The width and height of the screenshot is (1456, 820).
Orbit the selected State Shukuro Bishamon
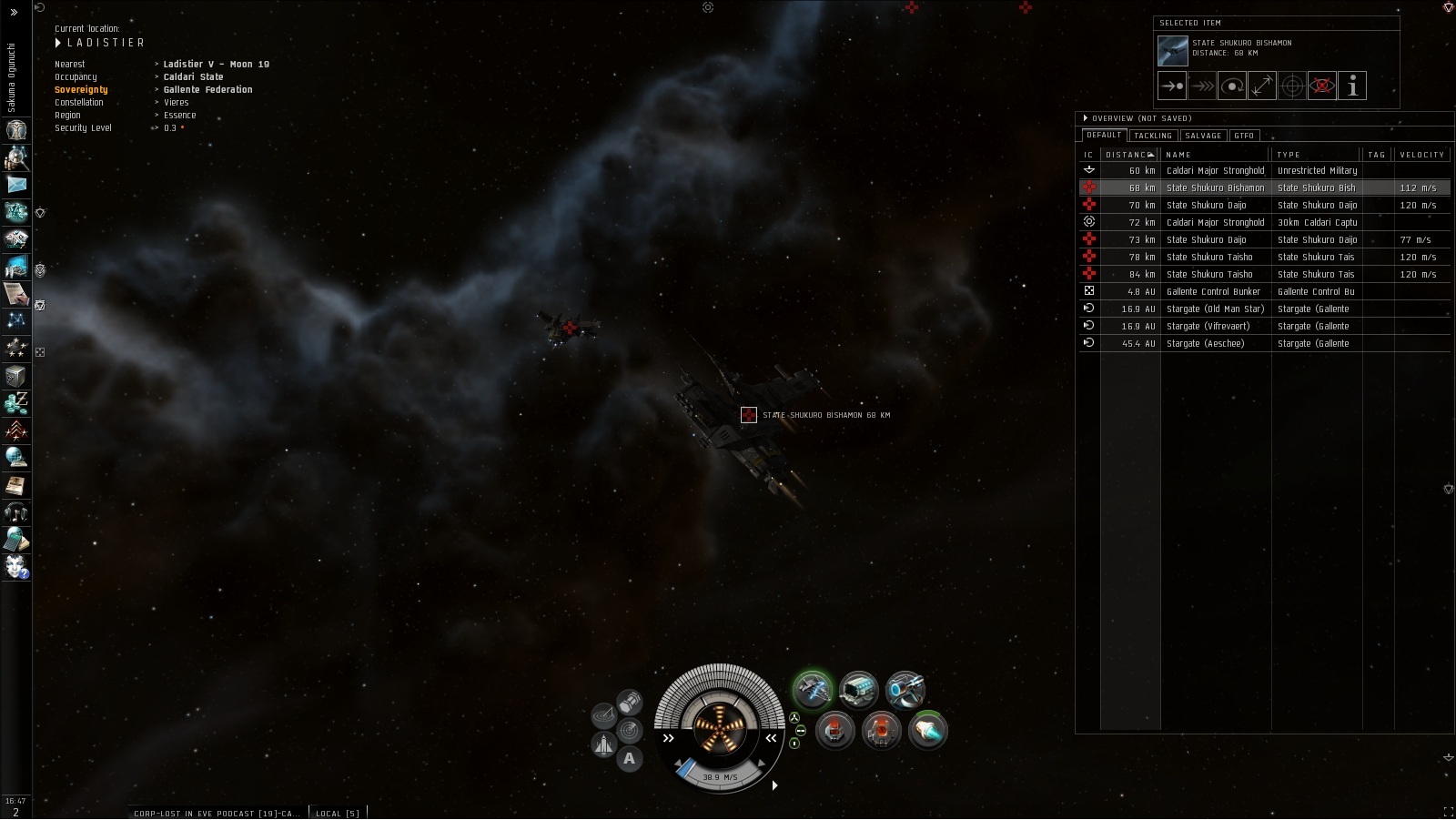click(x=1232, y=86)
